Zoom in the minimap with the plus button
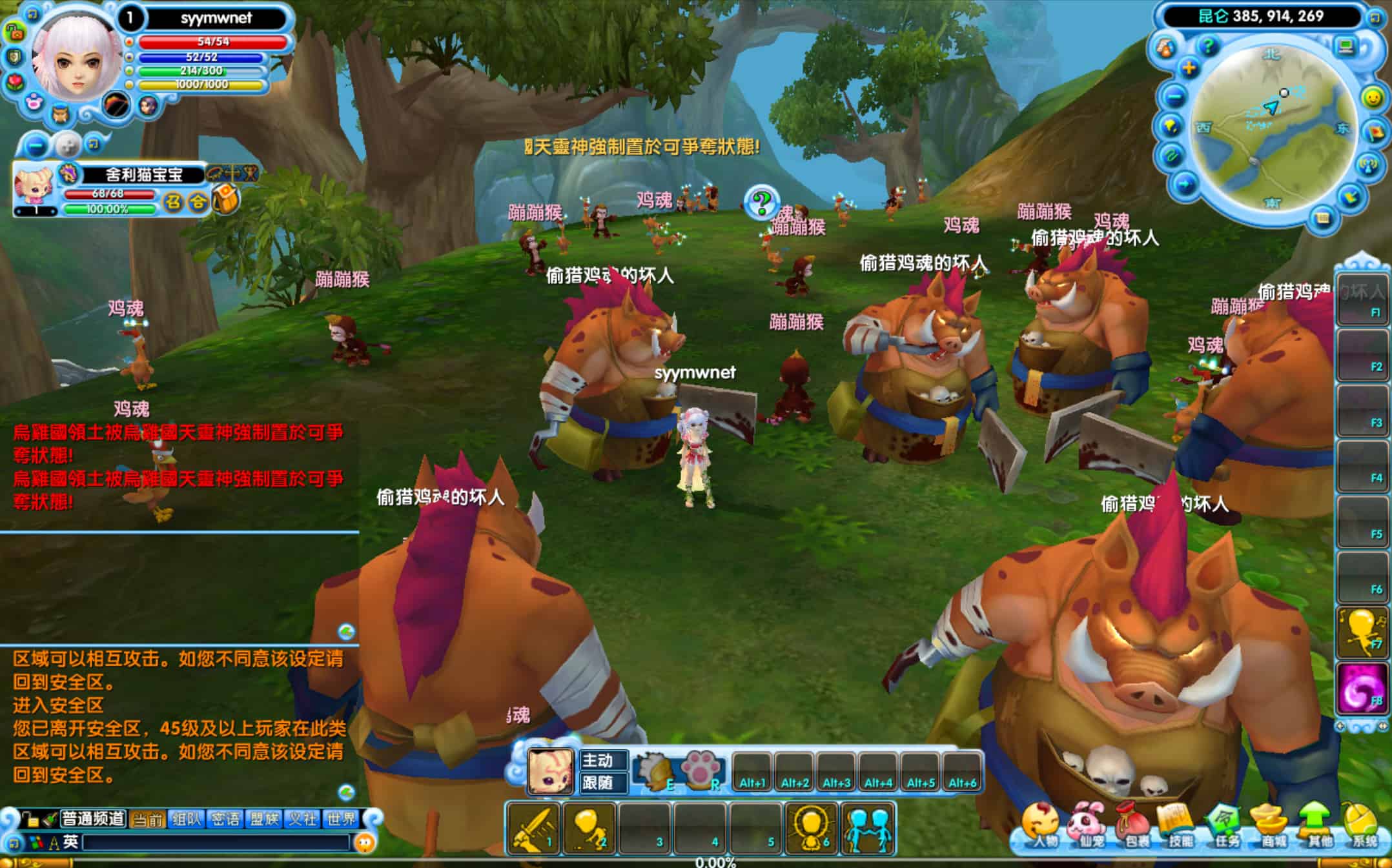This screenshot has height=868, width=1392. point(1189,67)
